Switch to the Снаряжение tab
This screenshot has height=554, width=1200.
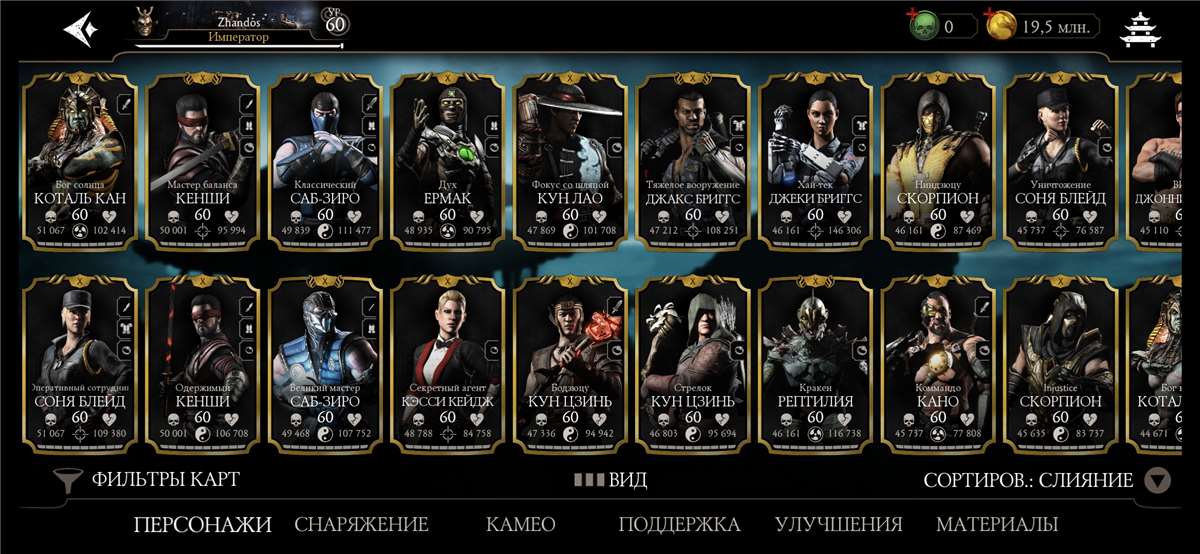361,524
